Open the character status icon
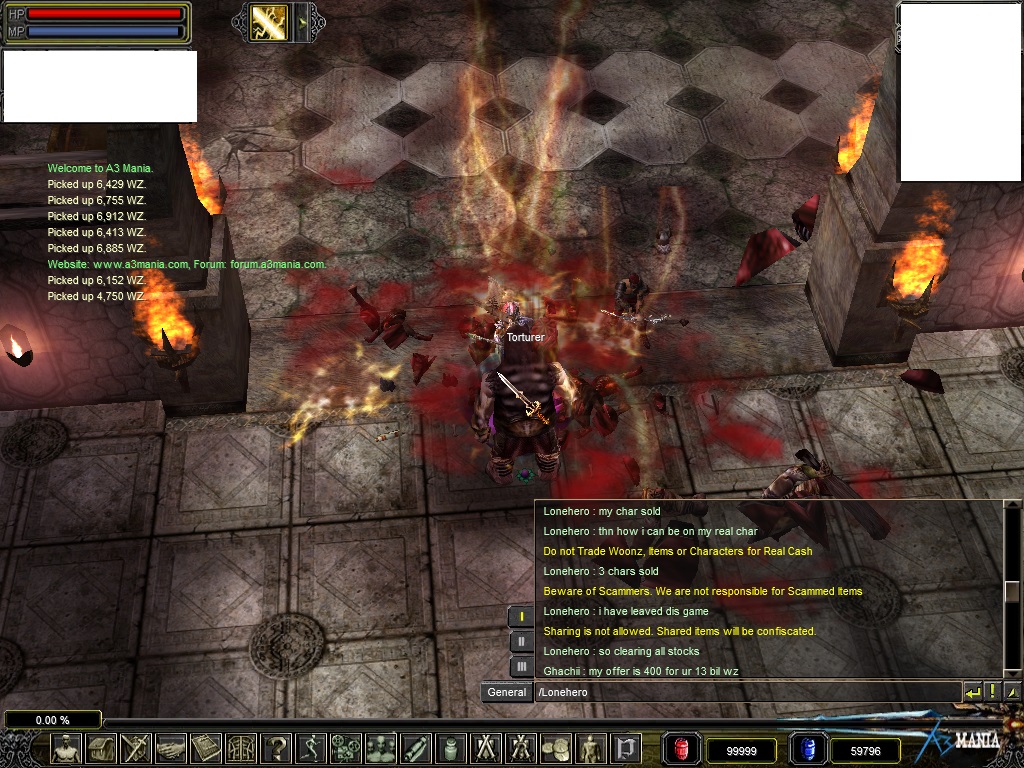Screen dimensions: 1024x768 (x=67, y=748)
